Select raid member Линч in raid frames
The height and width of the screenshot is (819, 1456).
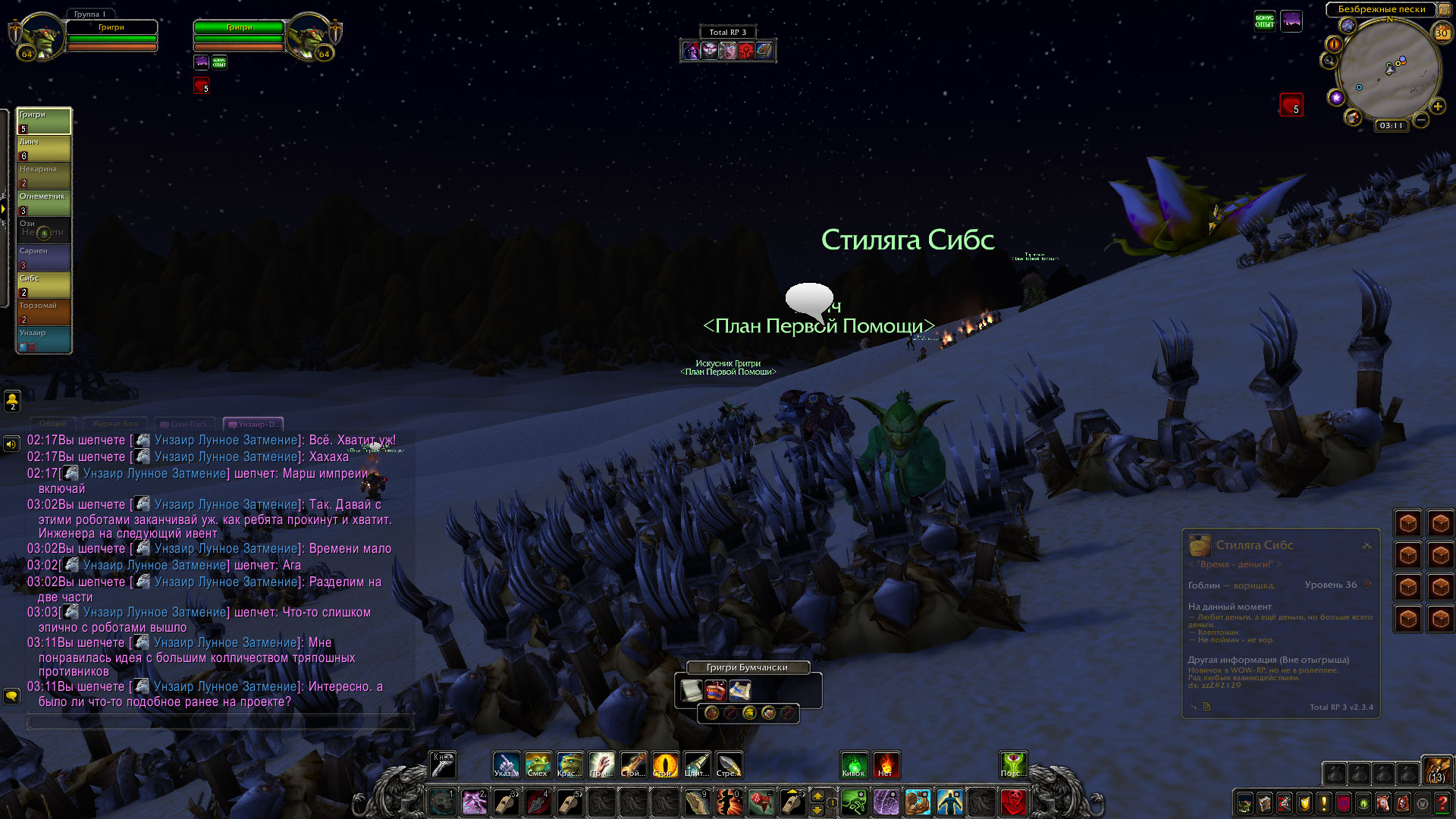[x=44, y=148]
